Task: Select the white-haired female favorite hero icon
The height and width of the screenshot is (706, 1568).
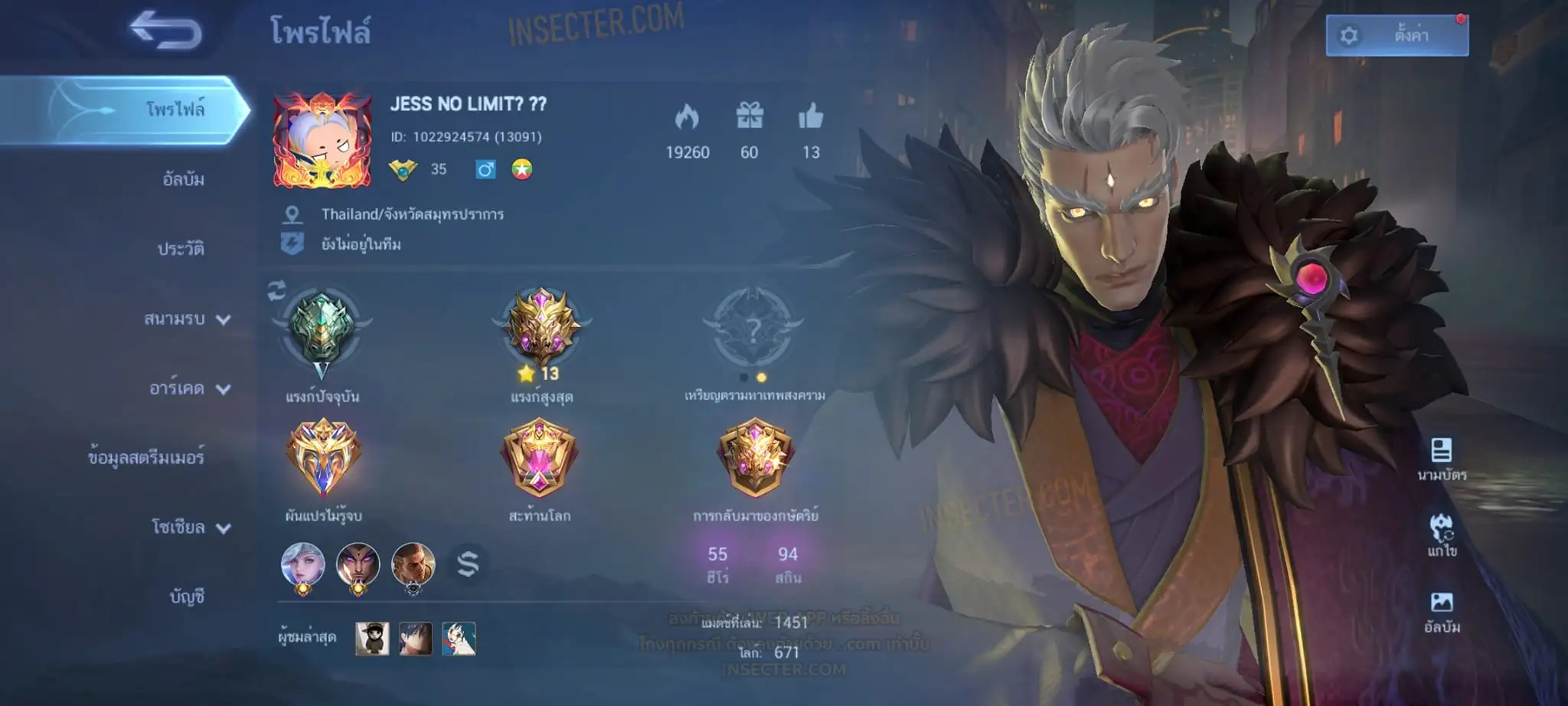Action: 303,567
